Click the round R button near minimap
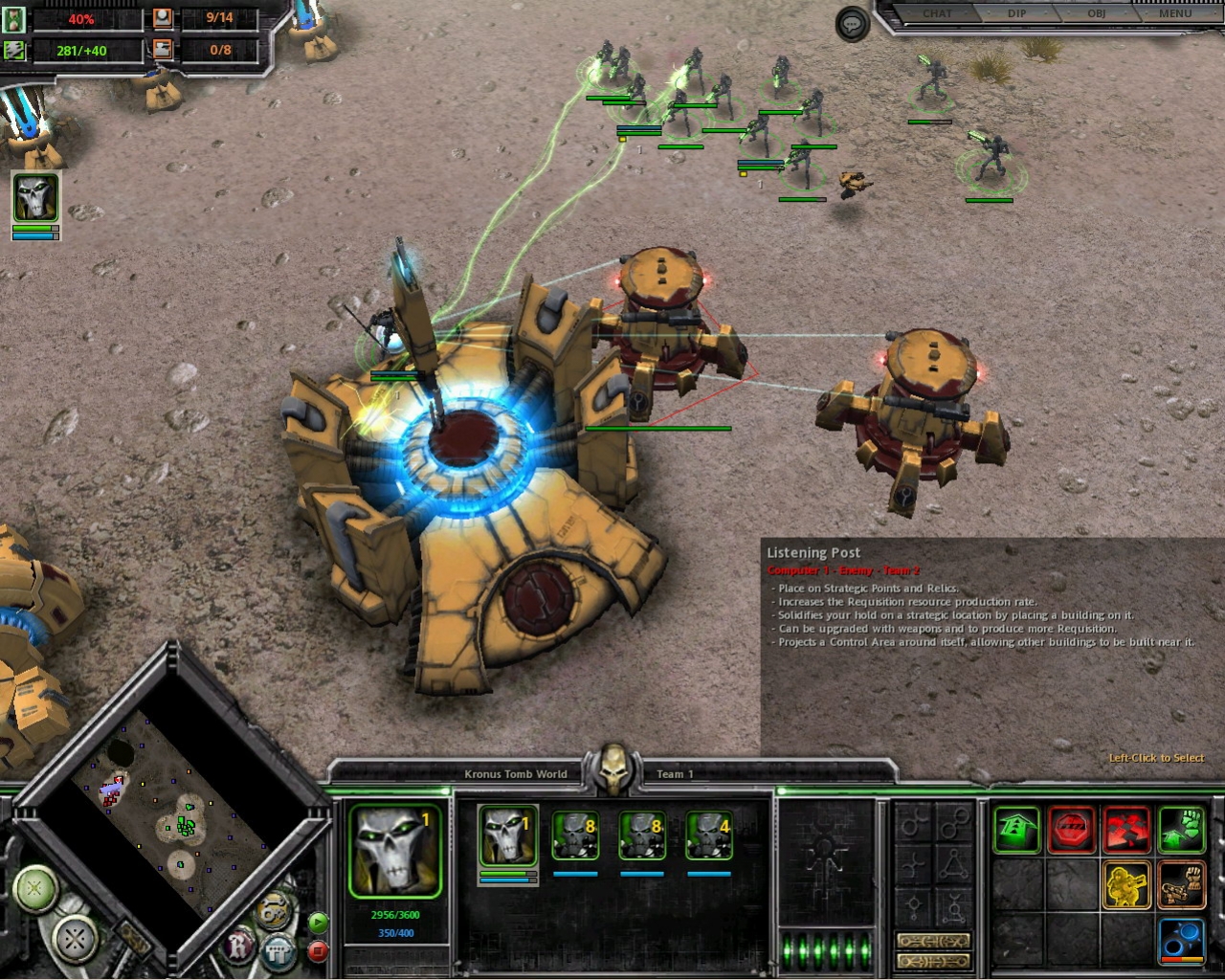This screenshot has height=980, width=1225. 238,947
